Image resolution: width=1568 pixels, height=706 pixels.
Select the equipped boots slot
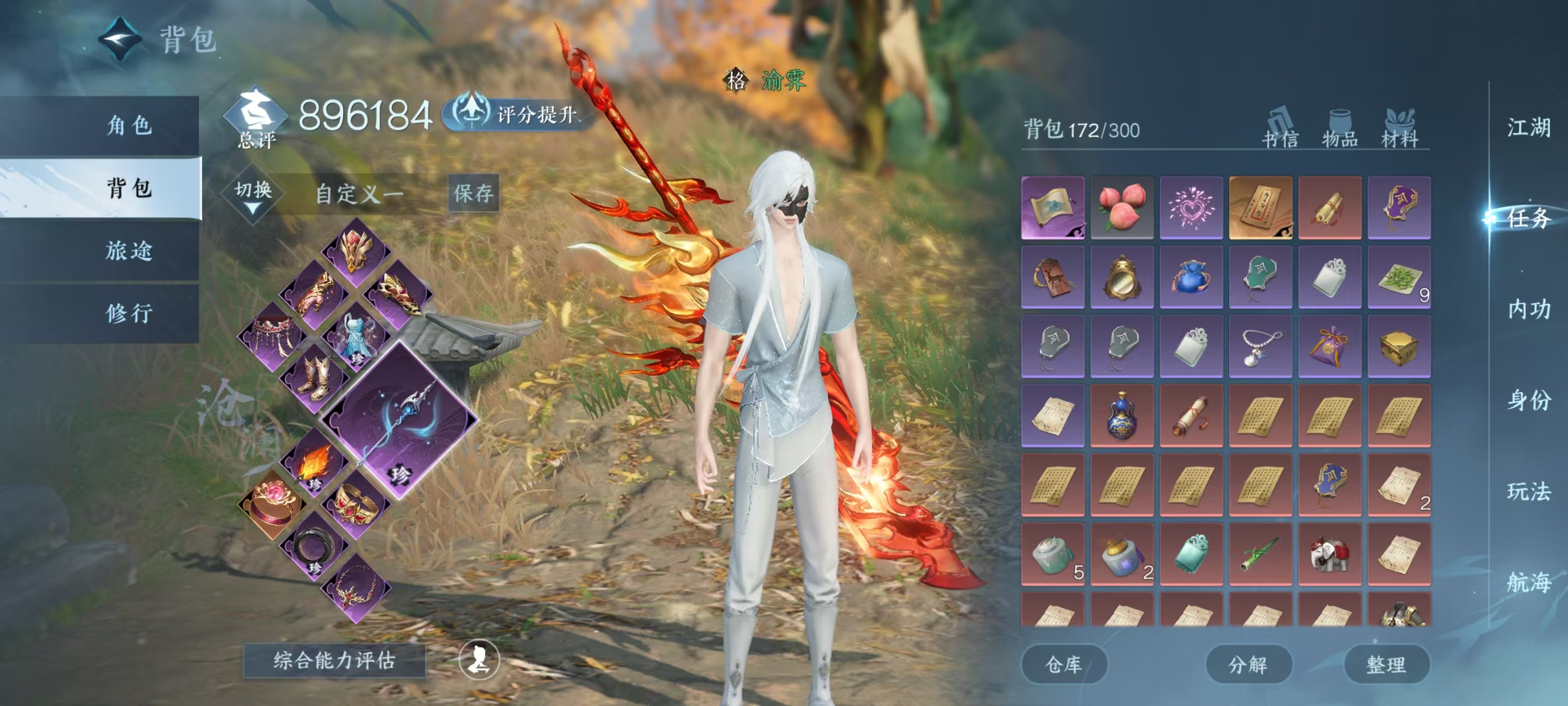(x=314, y=378)
